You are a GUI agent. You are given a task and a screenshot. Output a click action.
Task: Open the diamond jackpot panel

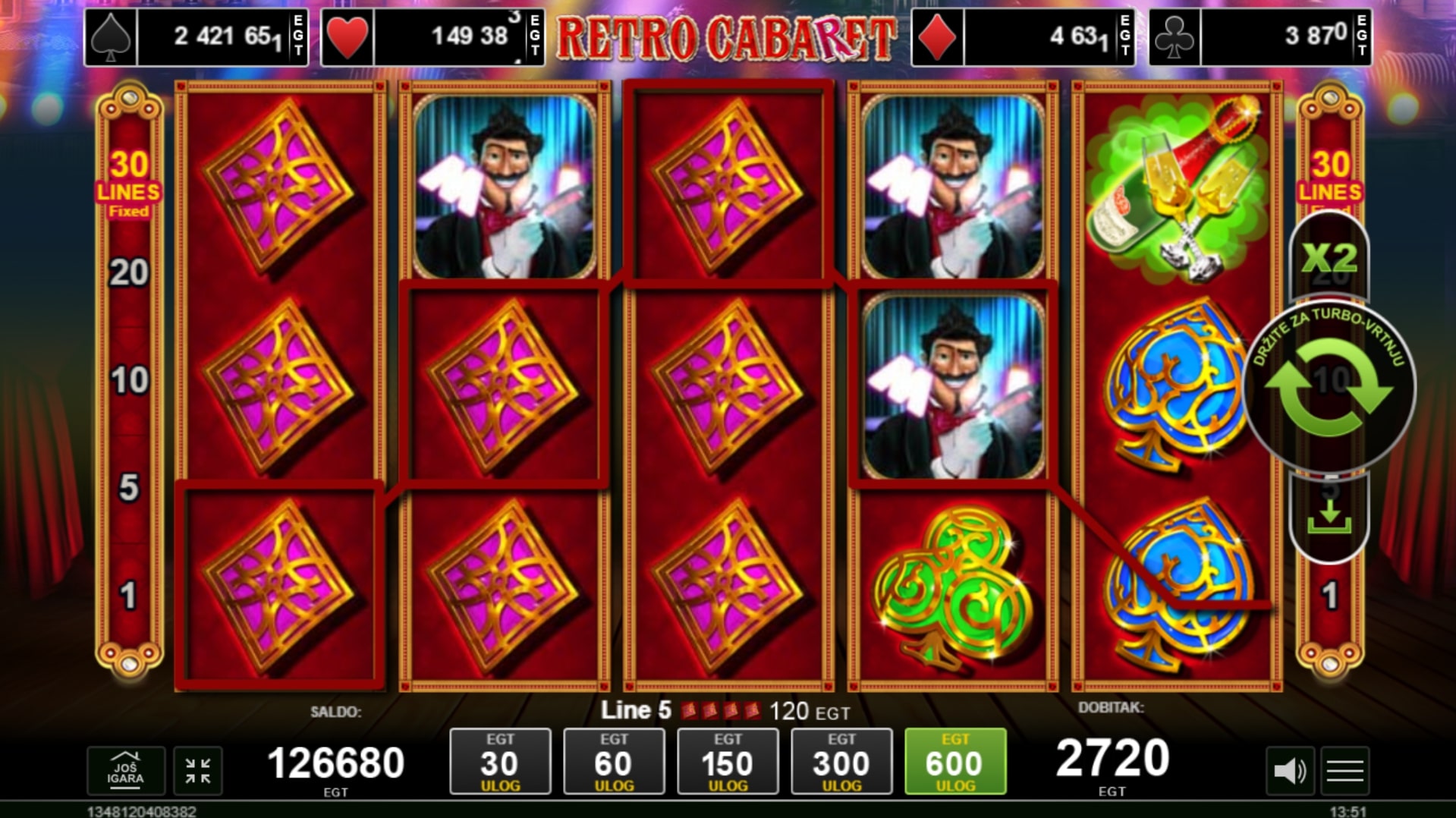(x=1023, y=37)
